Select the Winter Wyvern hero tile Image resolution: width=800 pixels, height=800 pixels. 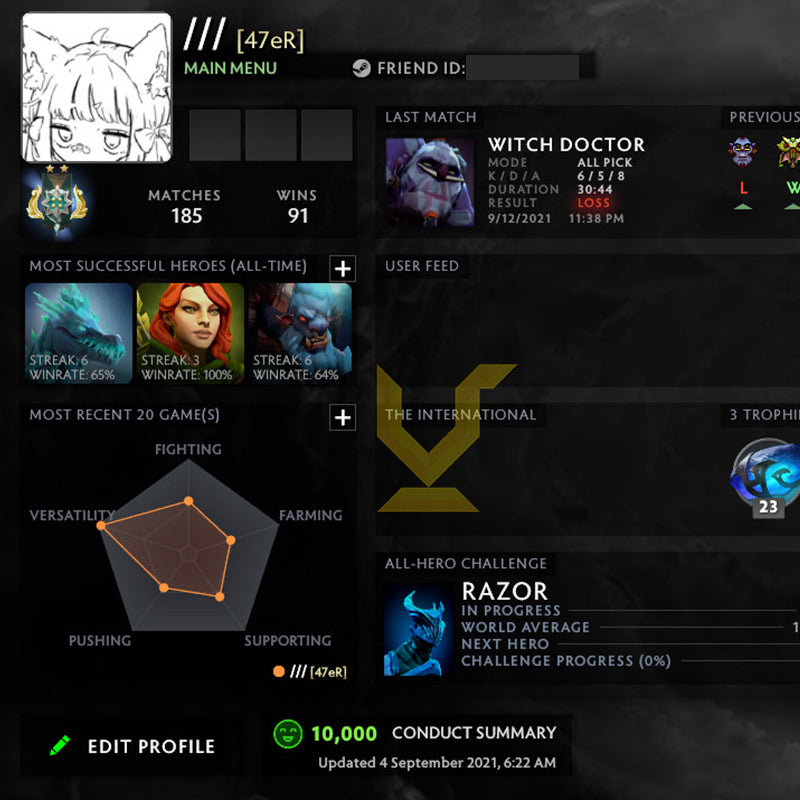[79, 334]
